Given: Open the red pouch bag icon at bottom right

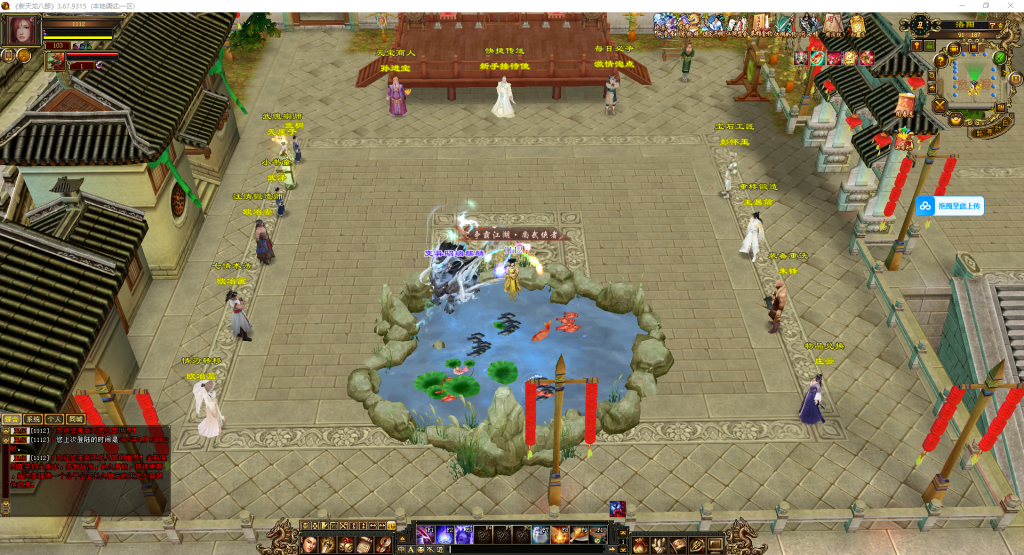Looking at the screenshot, I should [640, 545].
